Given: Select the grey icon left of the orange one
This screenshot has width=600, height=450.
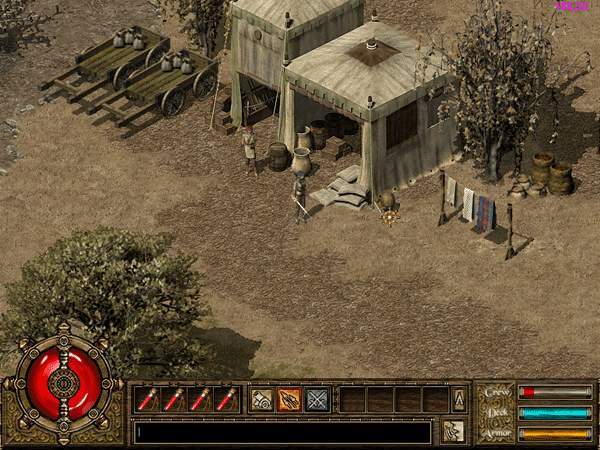Looking at the screenshot, I should [x=262, y=400].
